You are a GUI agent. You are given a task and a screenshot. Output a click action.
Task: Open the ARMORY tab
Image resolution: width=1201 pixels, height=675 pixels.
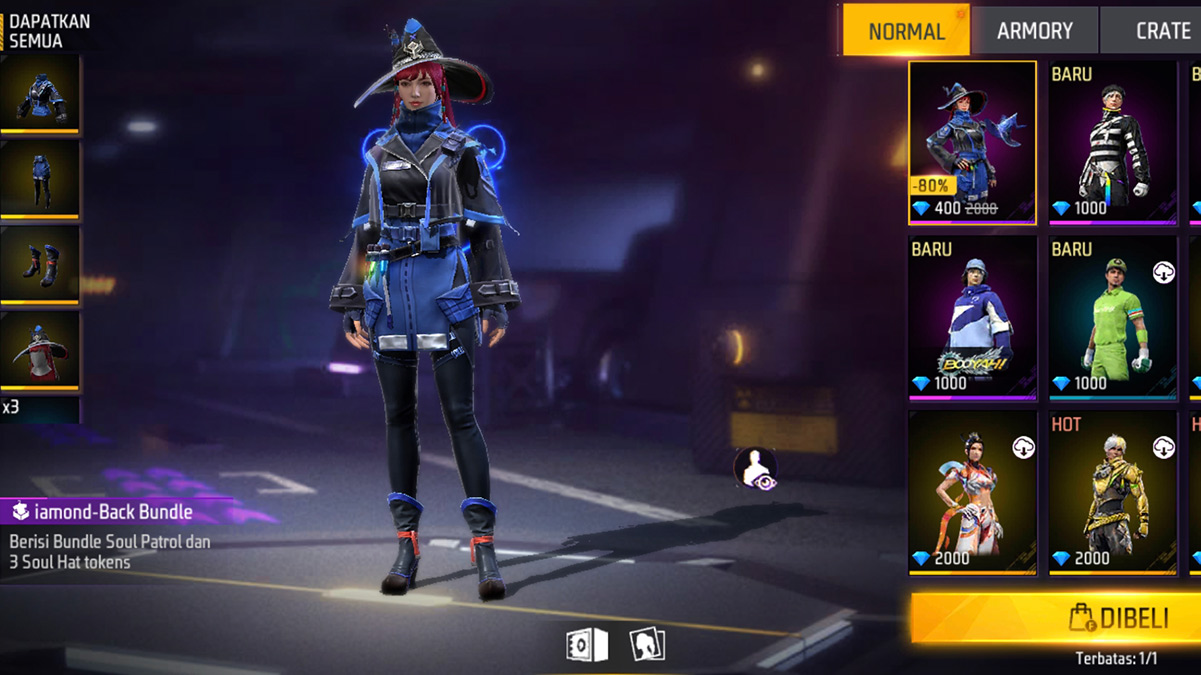tap(1034, 31)
